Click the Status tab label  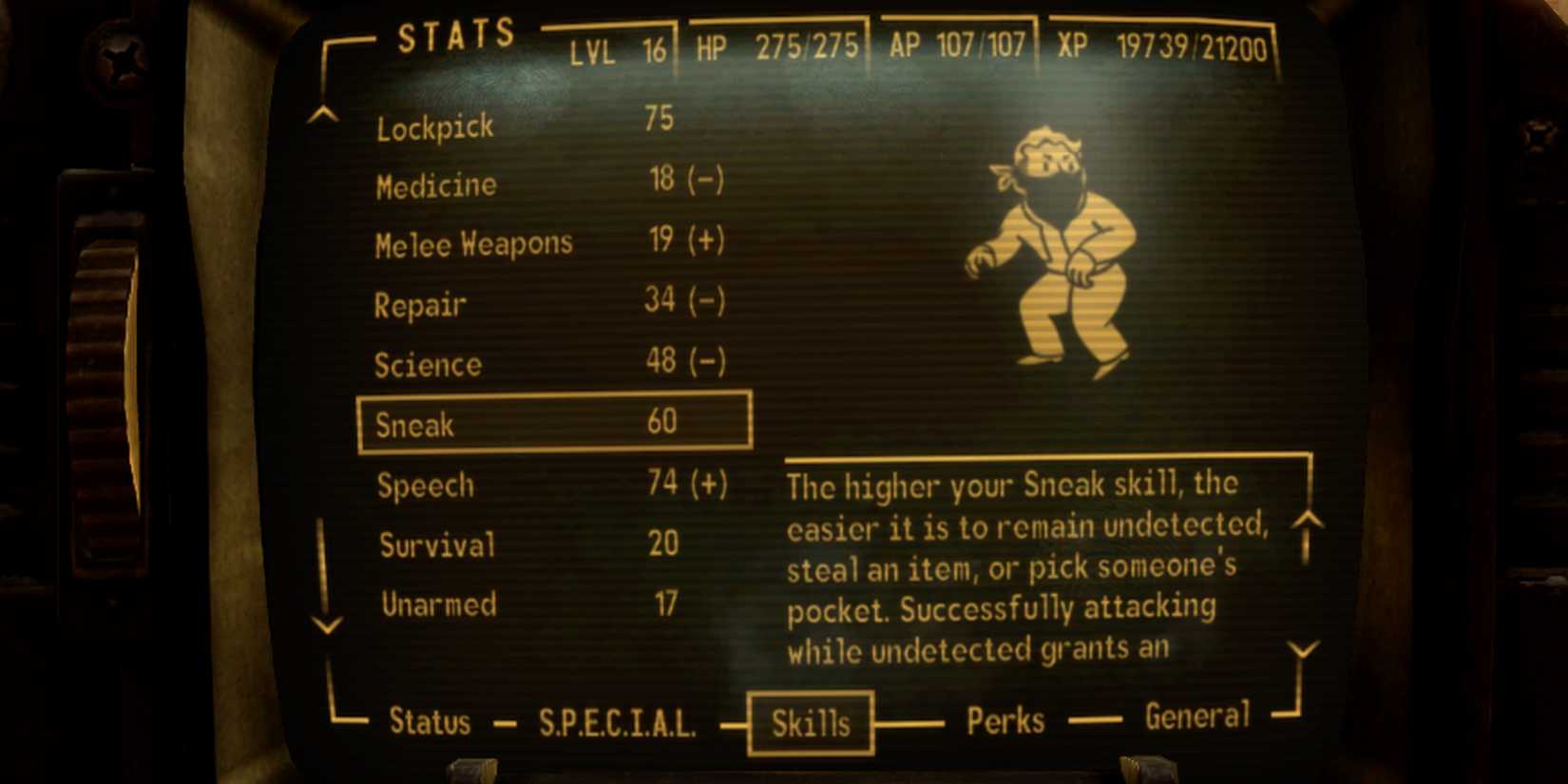(x=430, y=722)
